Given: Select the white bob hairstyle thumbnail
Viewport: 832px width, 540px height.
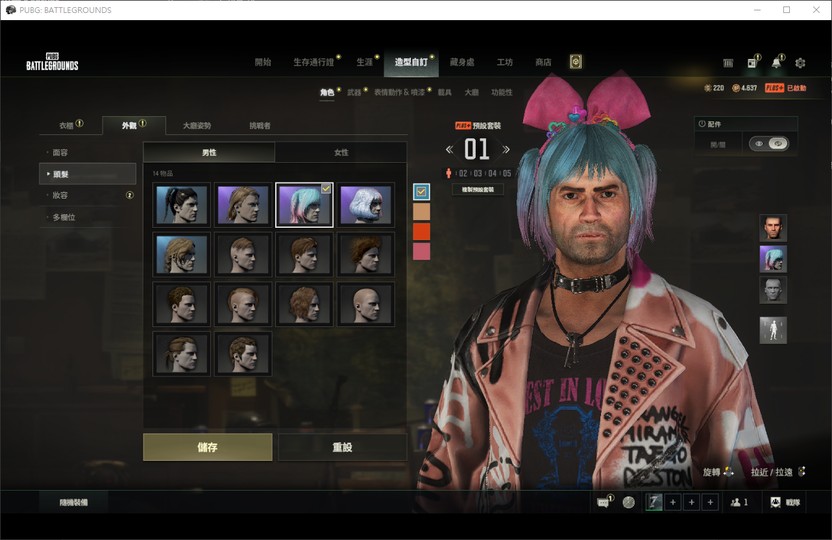Looking at the screenshot, I should (365, 204).
